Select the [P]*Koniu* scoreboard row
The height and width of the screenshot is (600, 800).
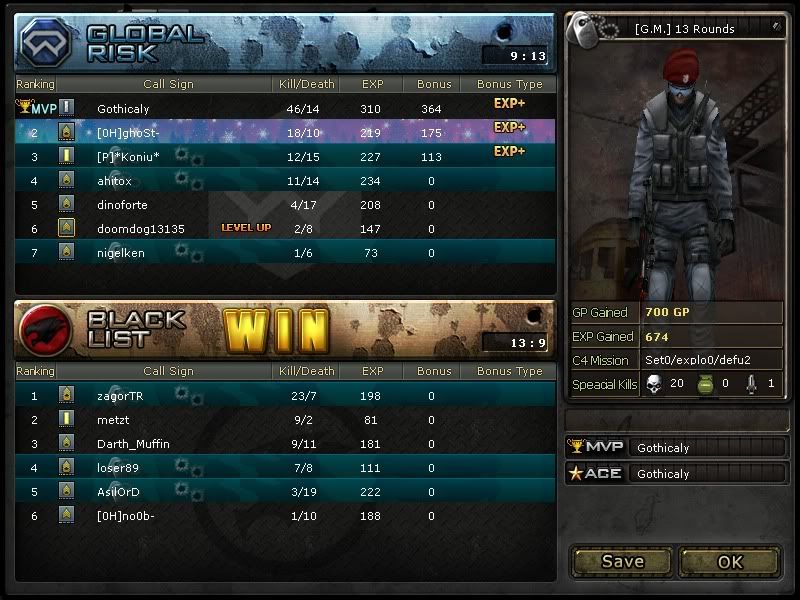click(x=285, y=156)
